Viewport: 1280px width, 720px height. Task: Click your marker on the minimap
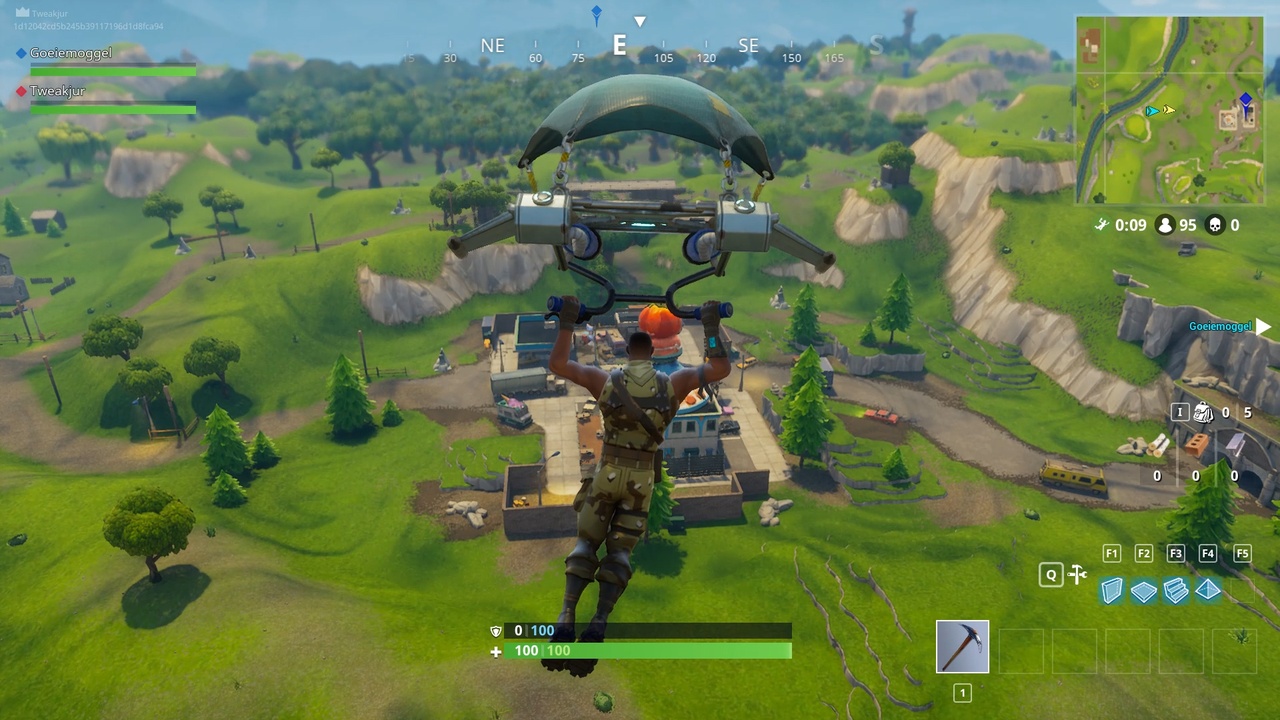tap(1244, 100)
